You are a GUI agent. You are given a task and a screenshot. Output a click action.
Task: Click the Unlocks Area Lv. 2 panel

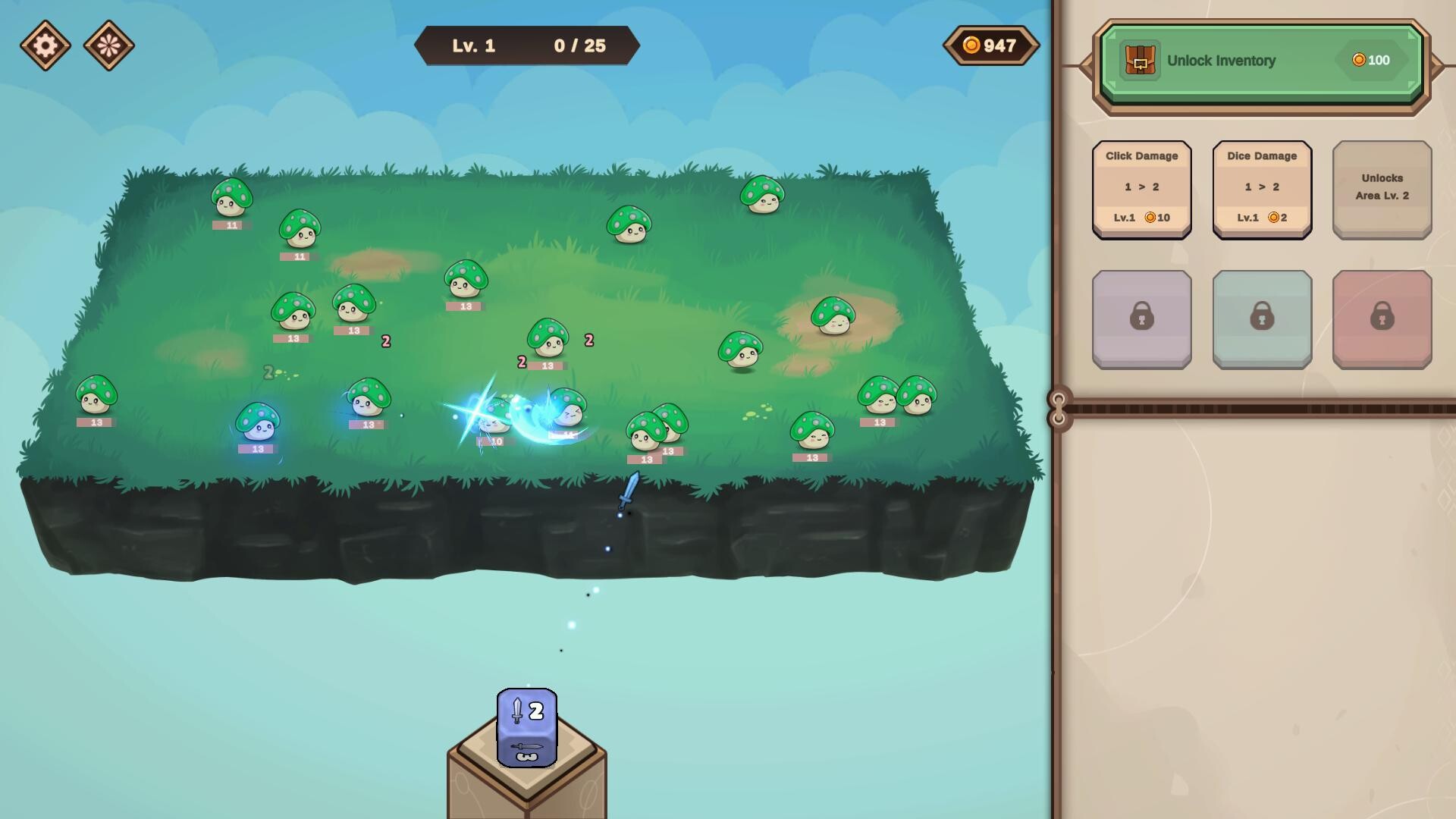click(x=1382, y=189)
